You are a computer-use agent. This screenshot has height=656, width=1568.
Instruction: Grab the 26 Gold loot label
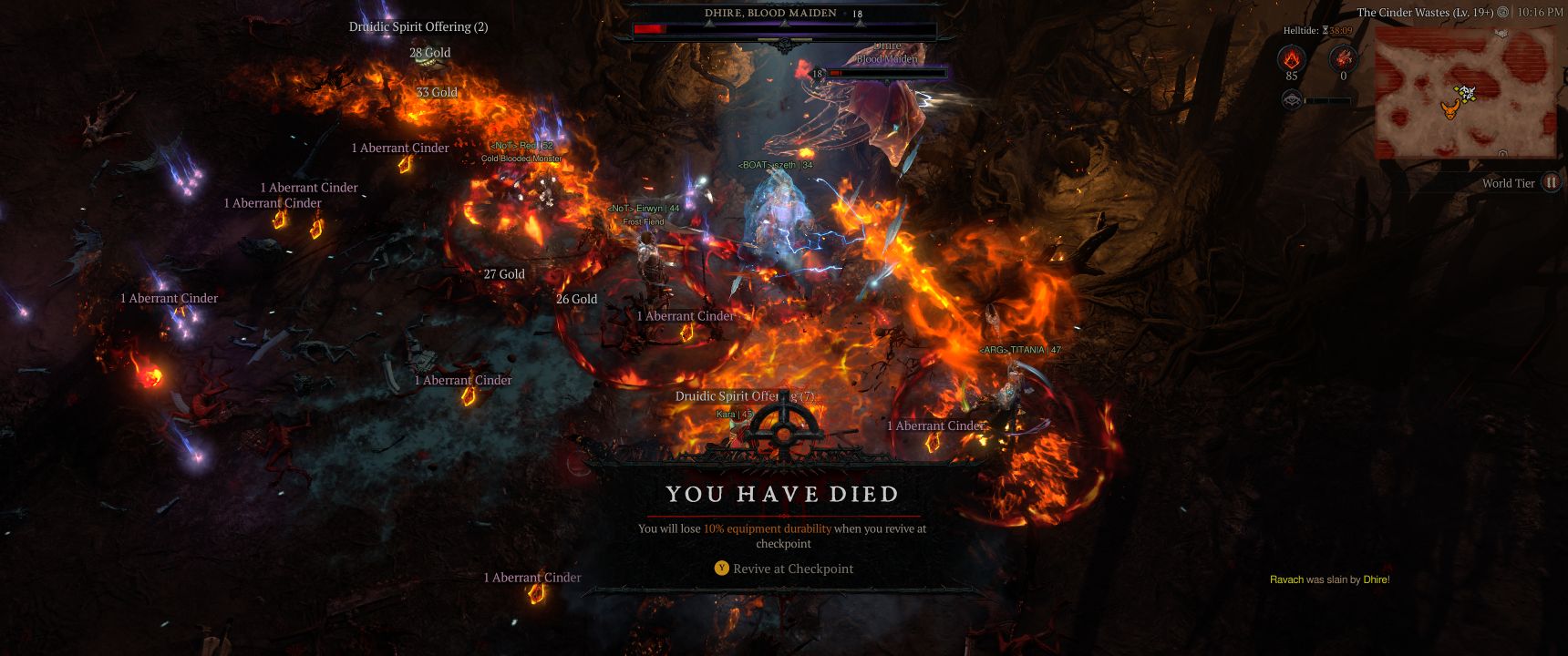click(577, 299)
